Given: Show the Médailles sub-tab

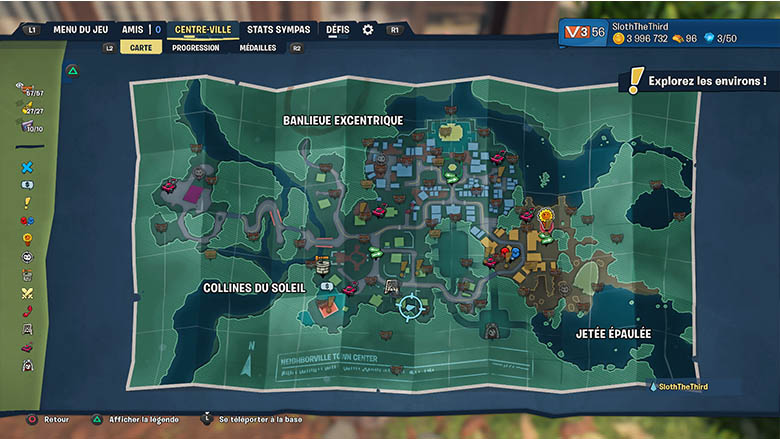Looking at the screenshot, I should (258, 47).
